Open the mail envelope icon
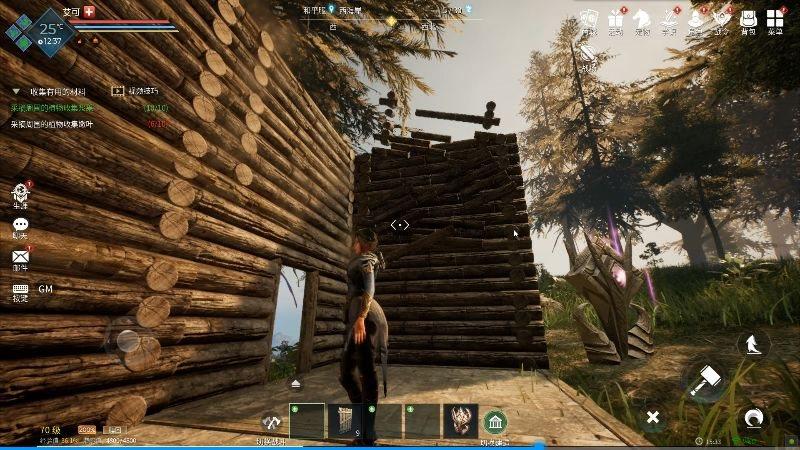800x450 pixels. [20, 257]
